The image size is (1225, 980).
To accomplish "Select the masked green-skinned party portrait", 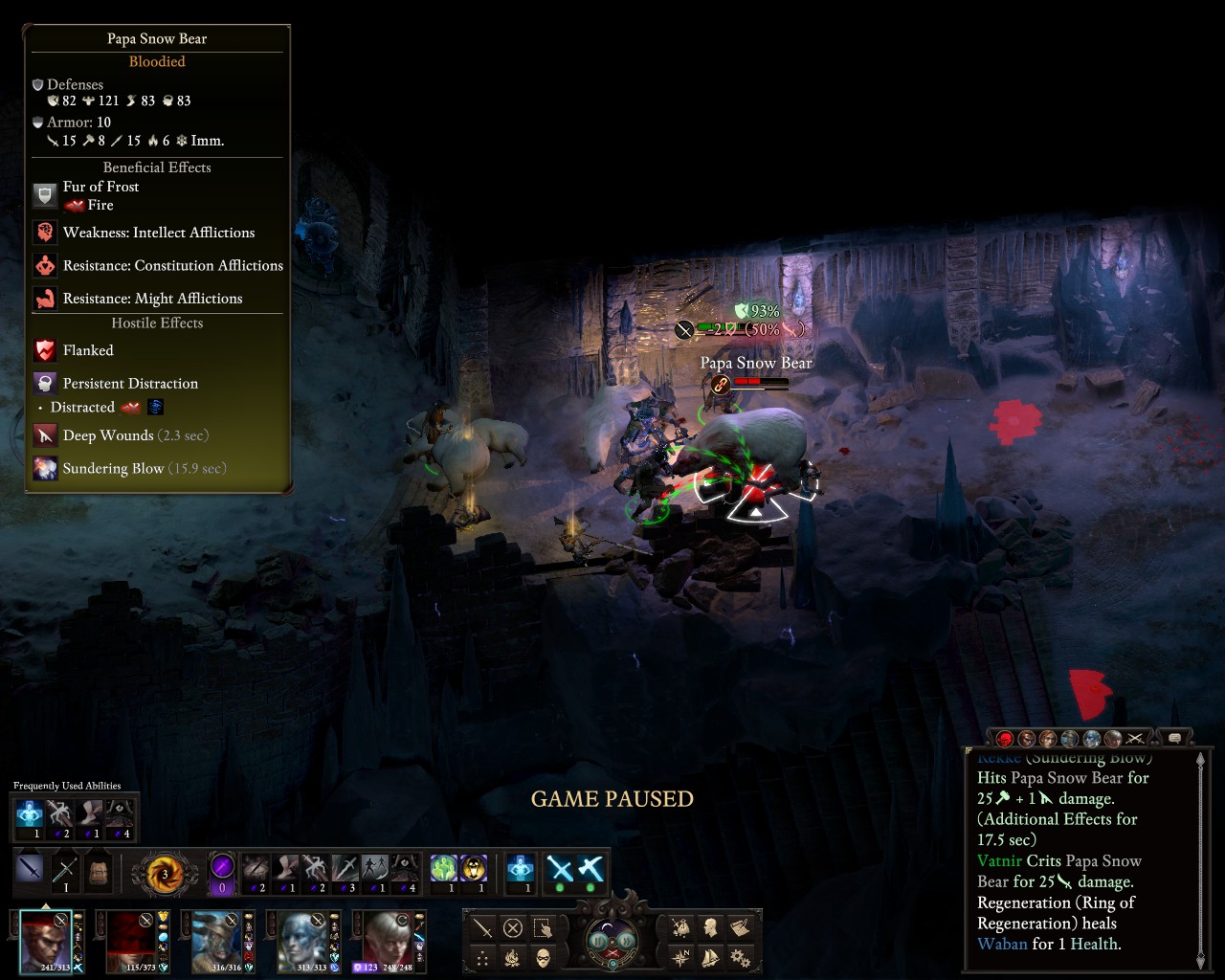I will click(x=217, y=940).
